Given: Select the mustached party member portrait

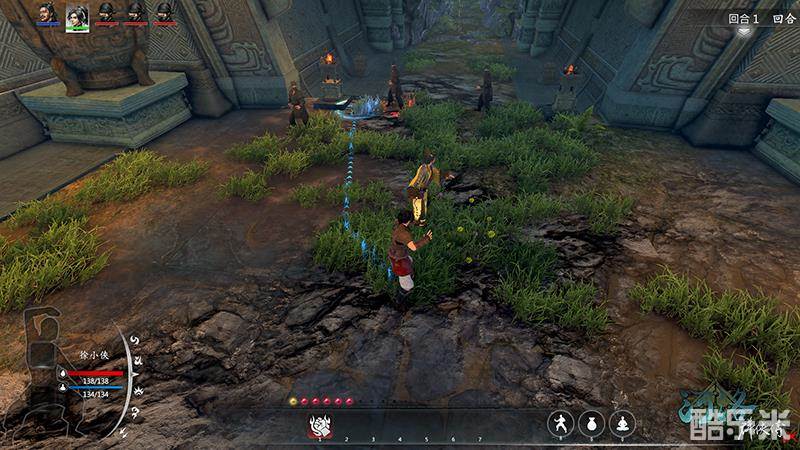Looking at the screenshot, I should click(x=47, y=14).
